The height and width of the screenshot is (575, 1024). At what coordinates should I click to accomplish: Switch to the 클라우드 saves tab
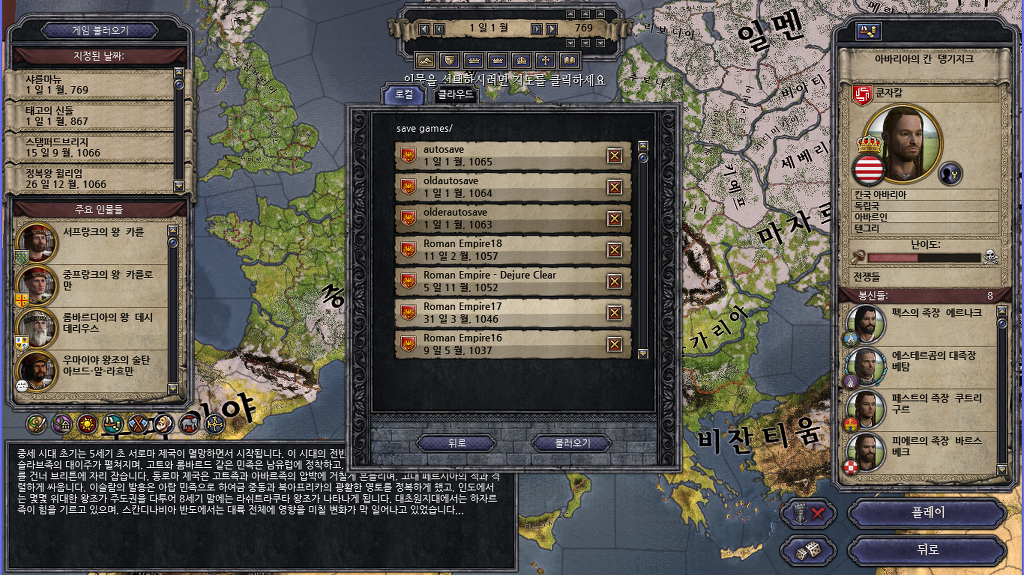tap(454, 95)
